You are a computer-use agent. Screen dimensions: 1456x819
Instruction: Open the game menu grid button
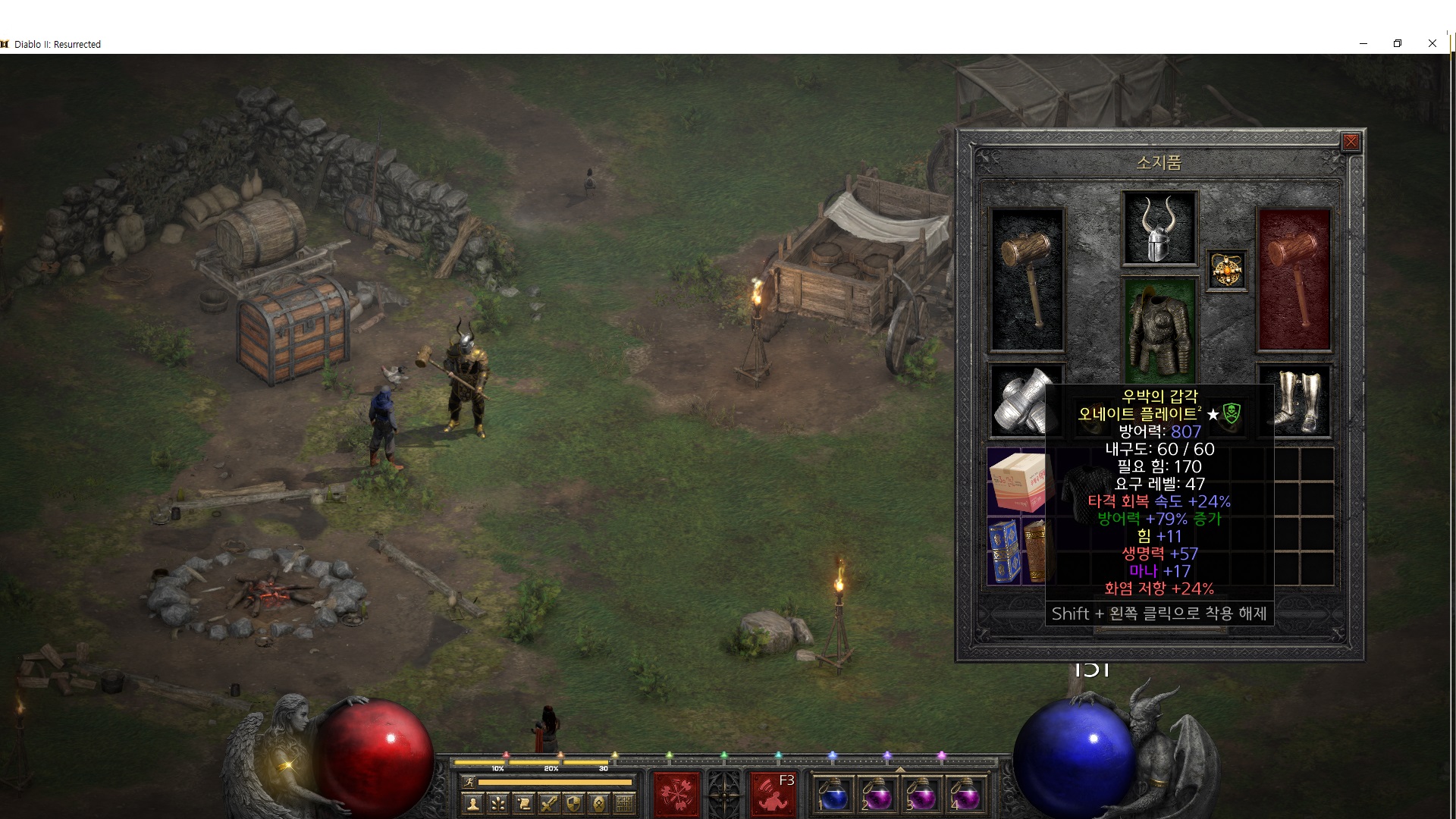[624, 803]
